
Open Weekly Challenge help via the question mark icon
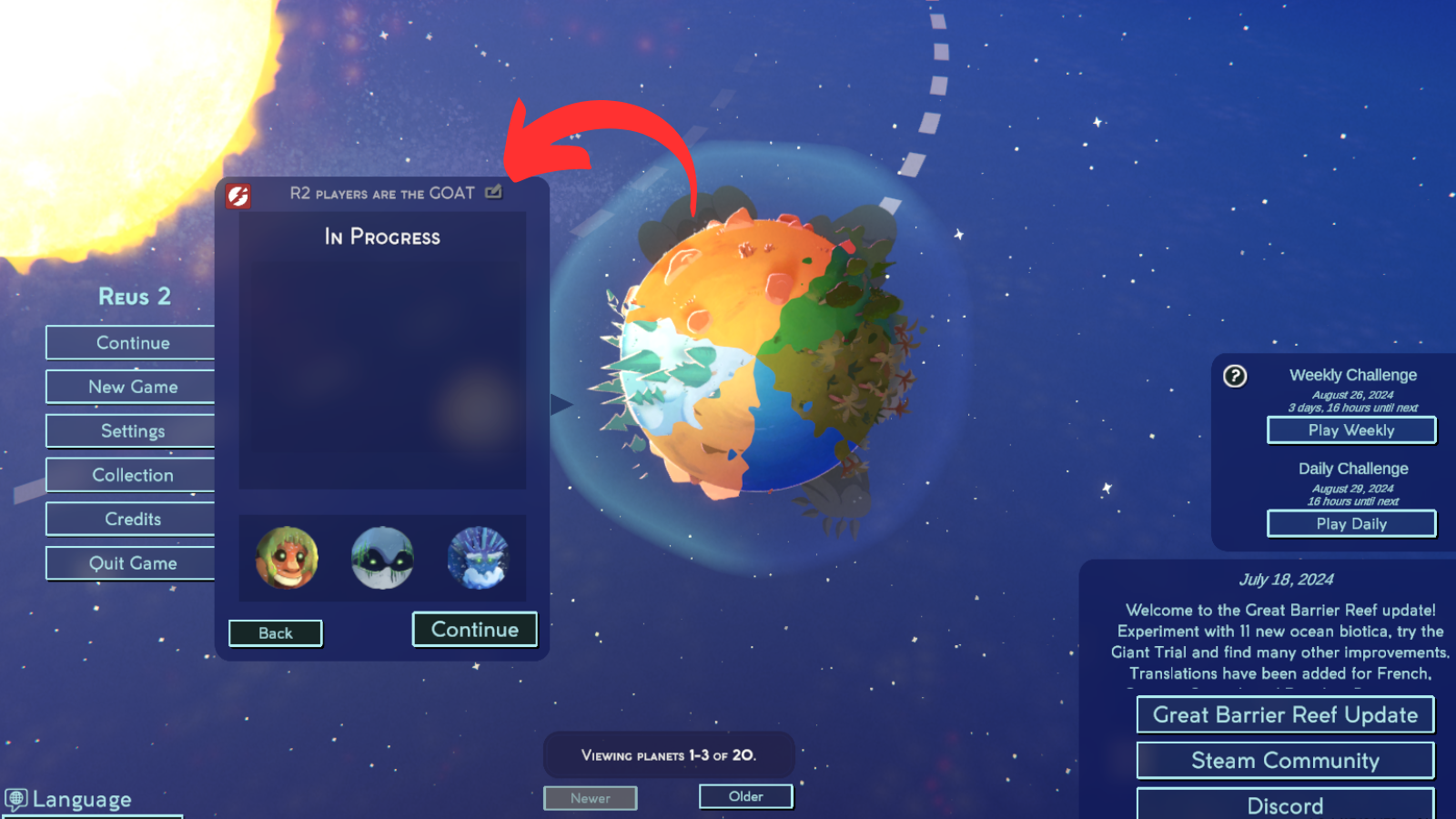pyautogui.click(x=1235, y=375)
